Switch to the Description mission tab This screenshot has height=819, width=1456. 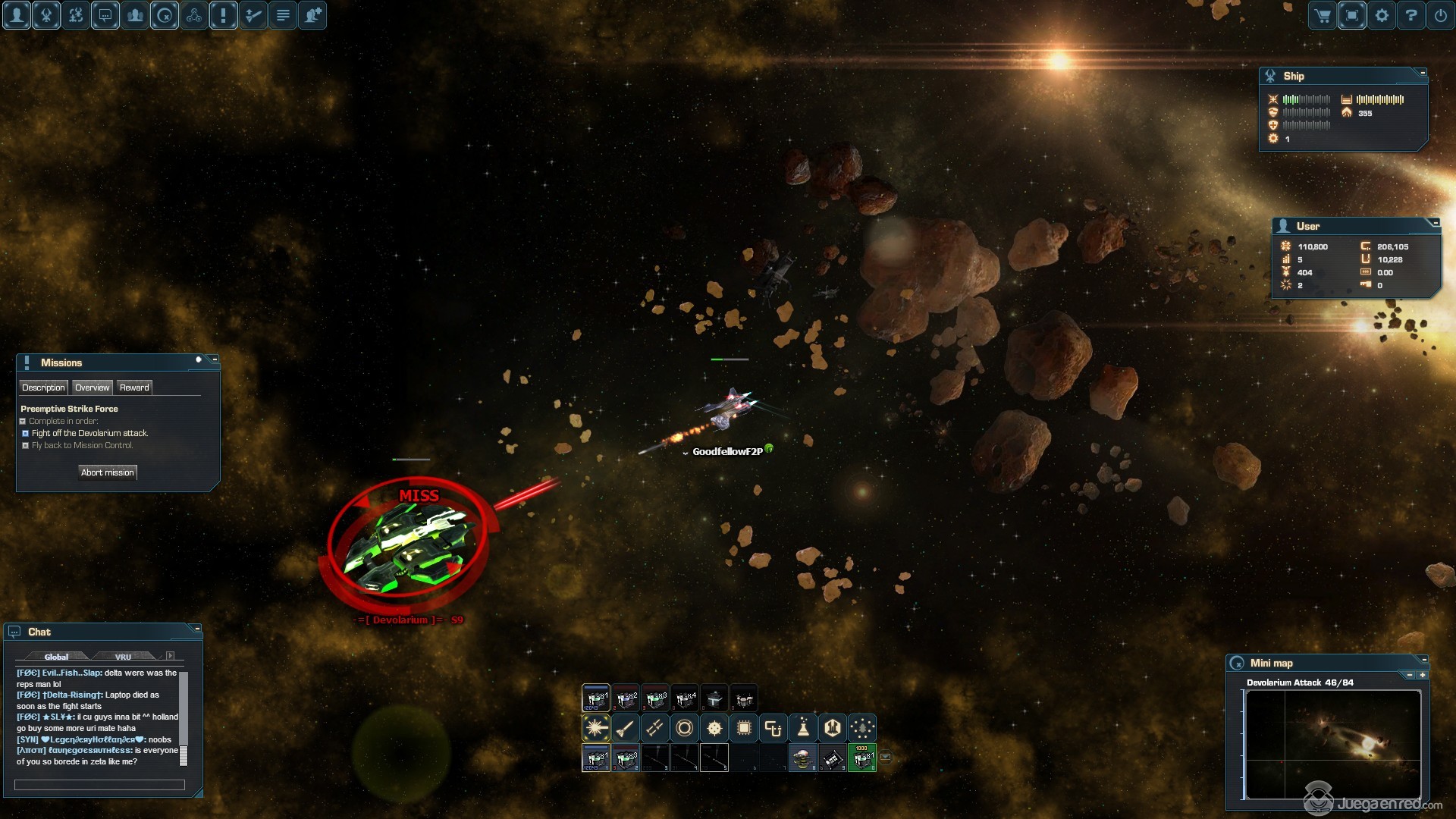point(43,388)
